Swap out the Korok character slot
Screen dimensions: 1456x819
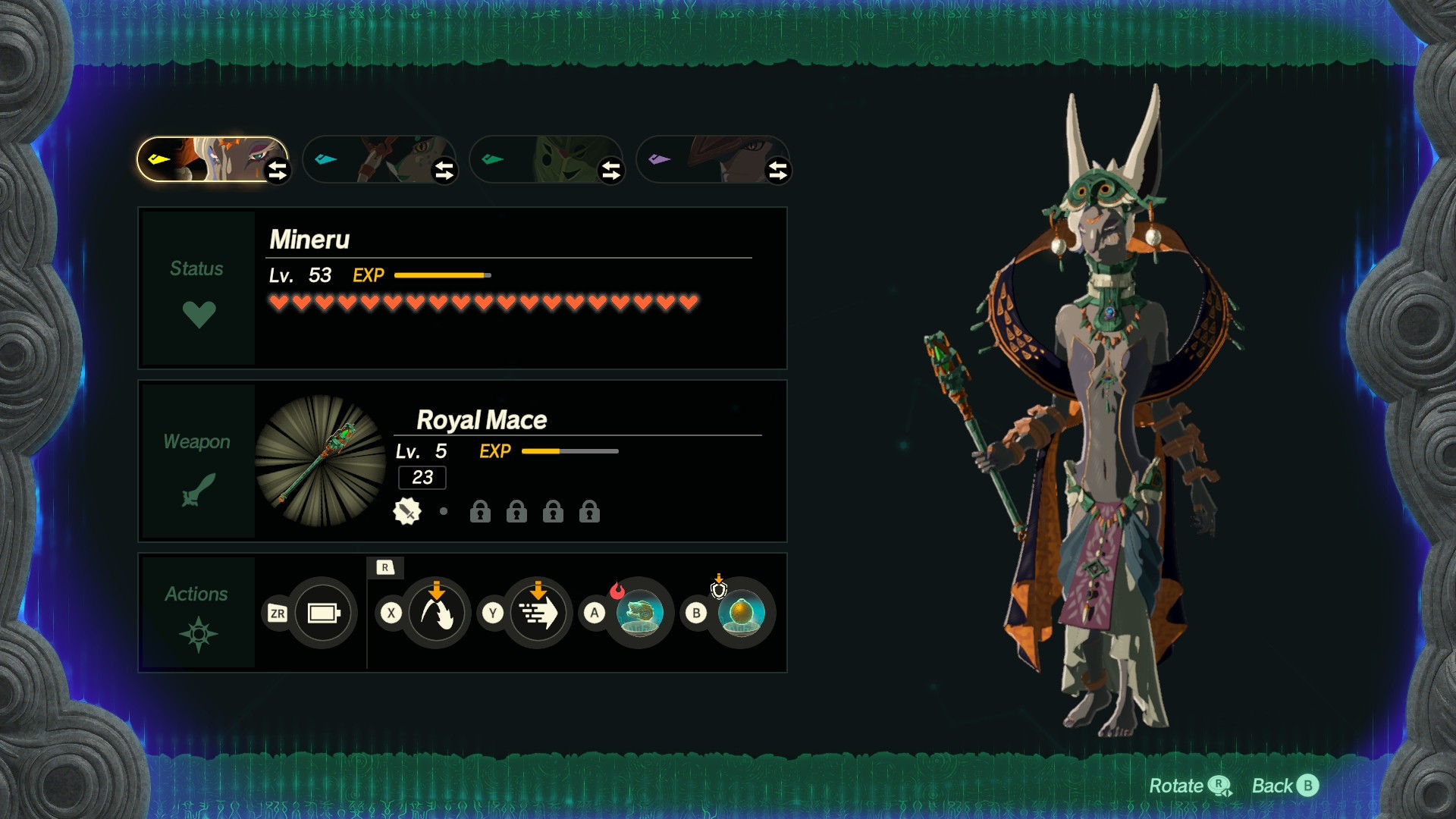610,171
